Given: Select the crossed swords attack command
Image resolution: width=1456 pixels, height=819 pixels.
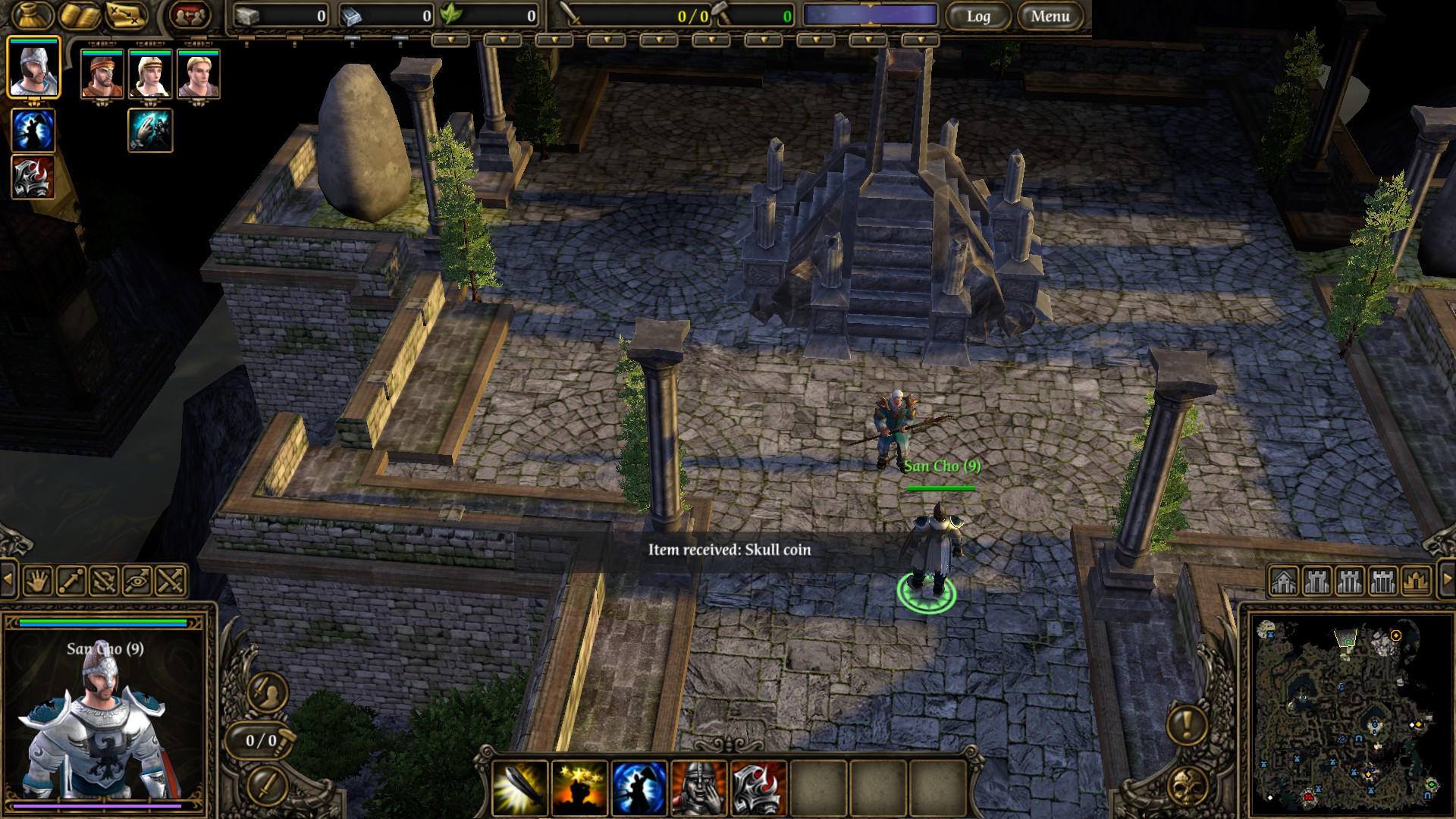Looking at the screenshot, I should point(171,582).
